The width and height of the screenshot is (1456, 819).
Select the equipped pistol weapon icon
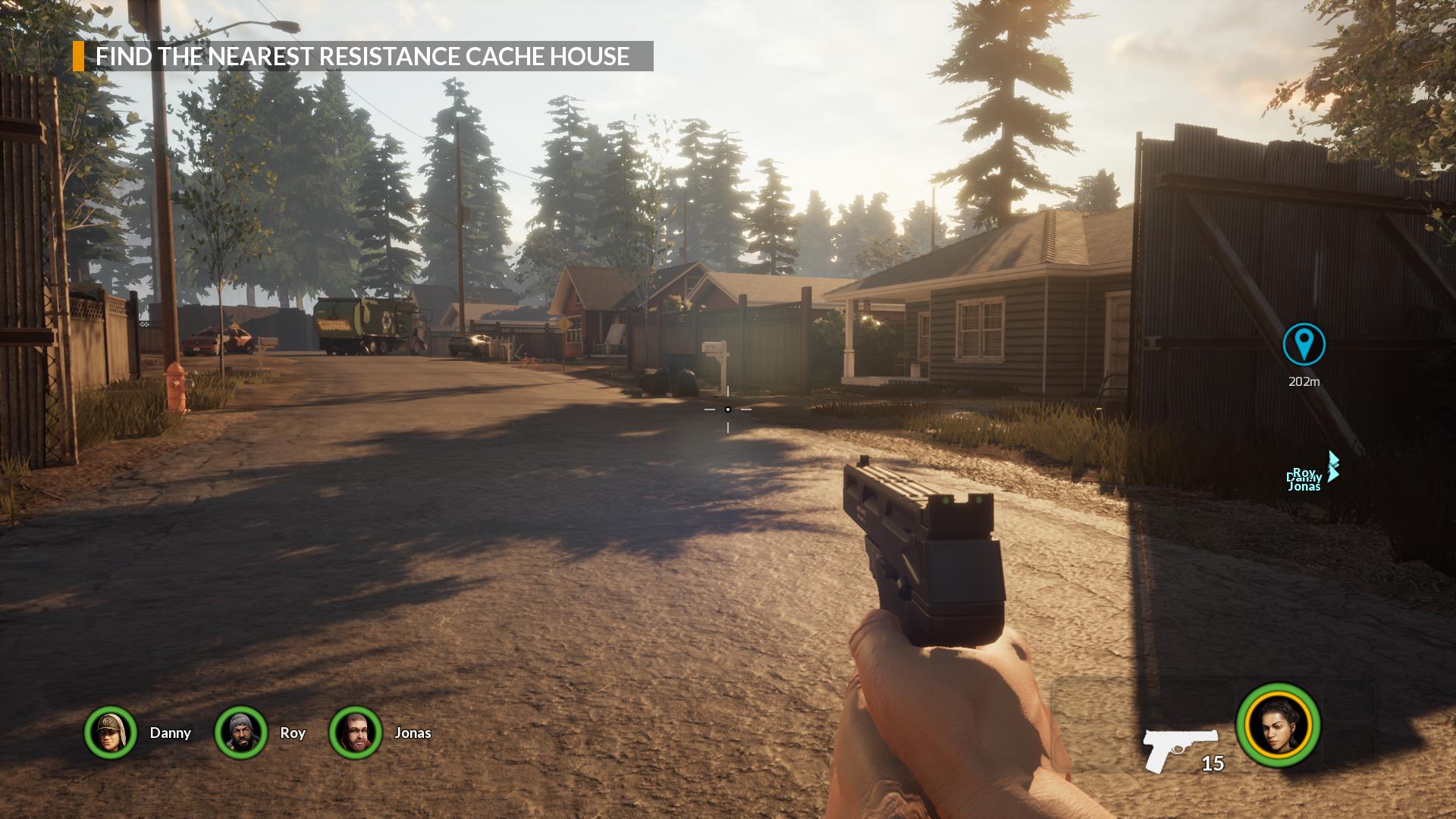pos(1179,749)
